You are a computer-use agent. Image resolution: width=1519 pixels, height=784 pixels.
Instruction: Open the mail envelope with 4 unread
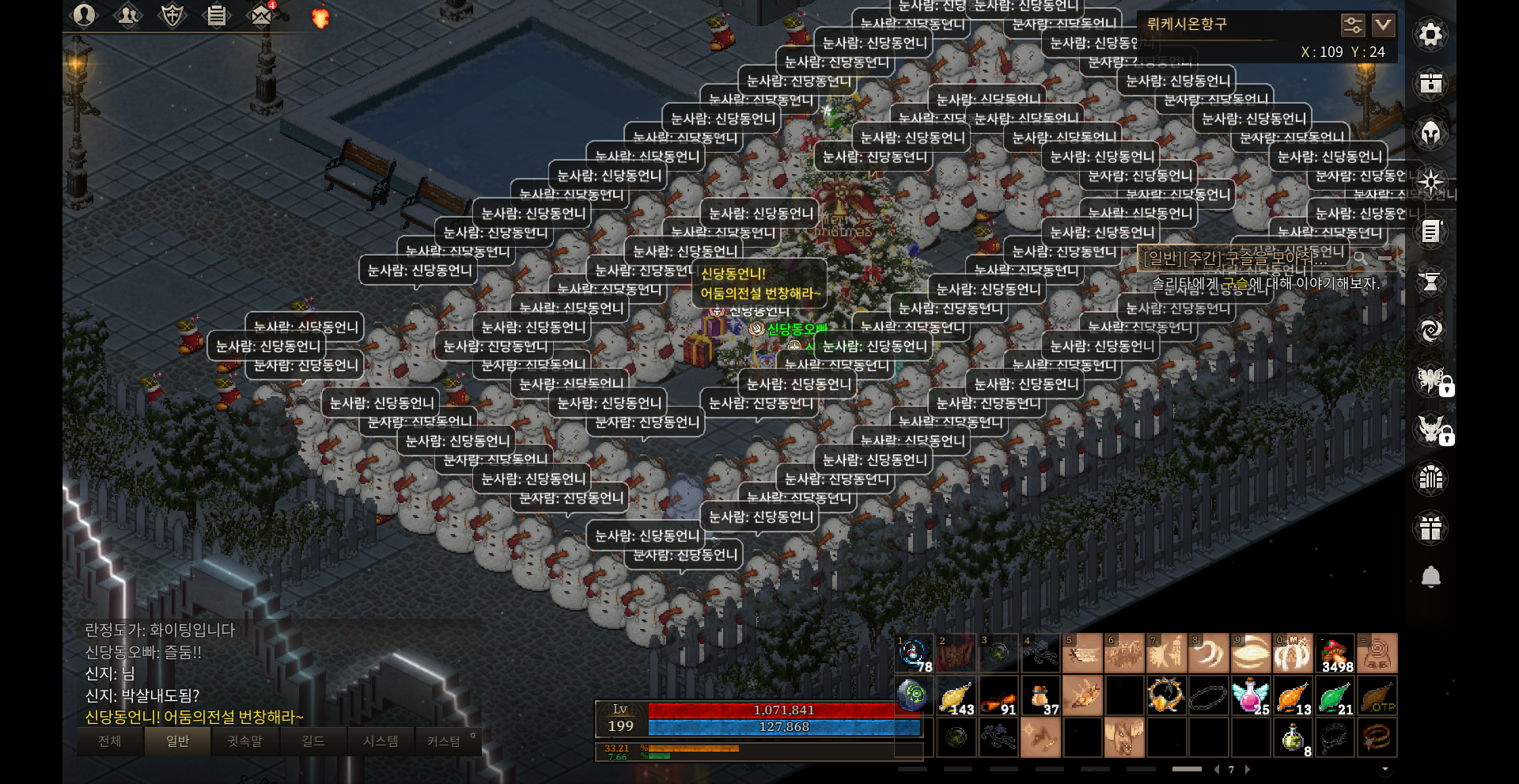pos(261,14)
